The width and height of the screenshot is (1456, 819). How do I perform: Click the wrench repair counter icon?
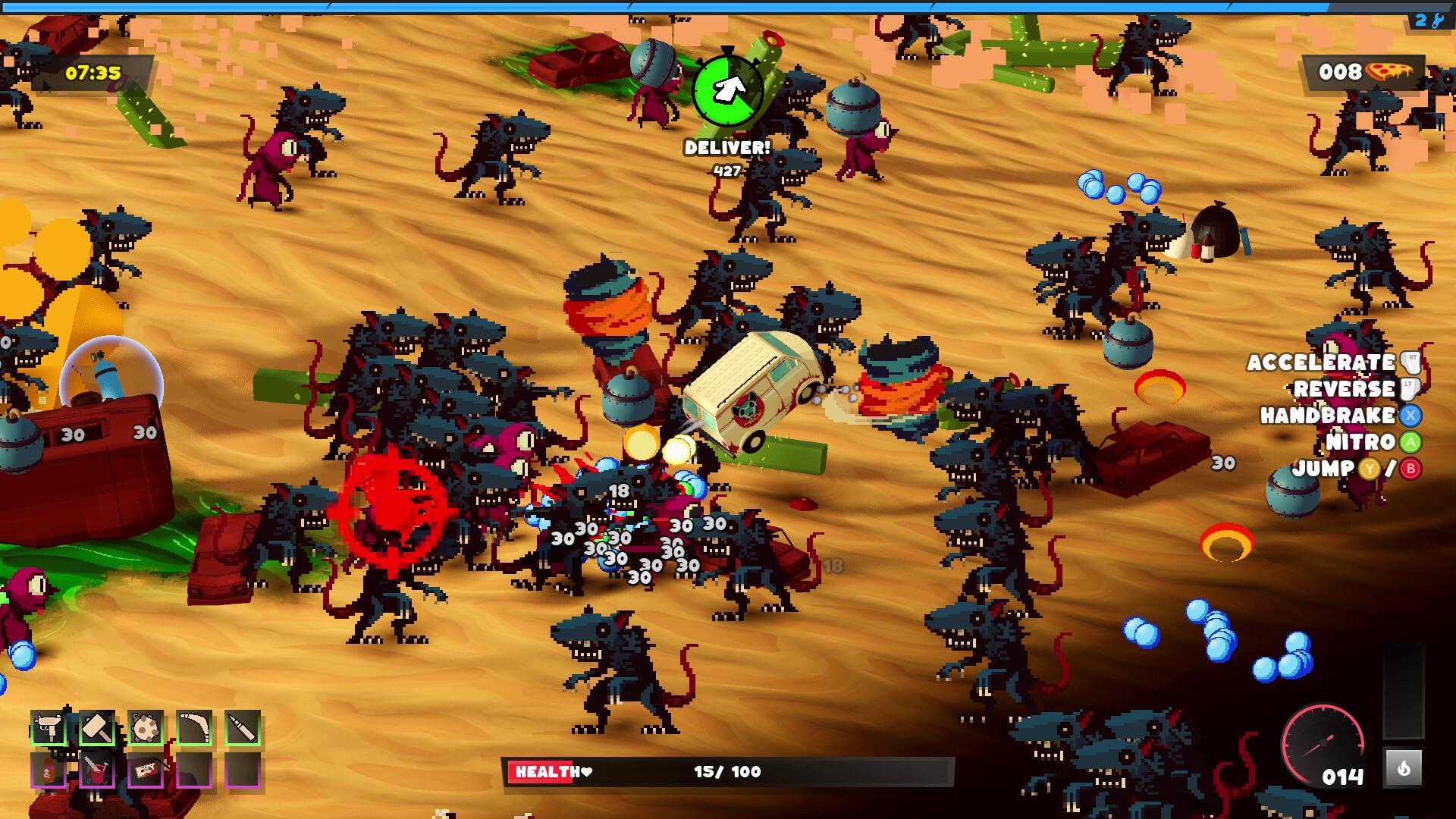click(1436, 20)
